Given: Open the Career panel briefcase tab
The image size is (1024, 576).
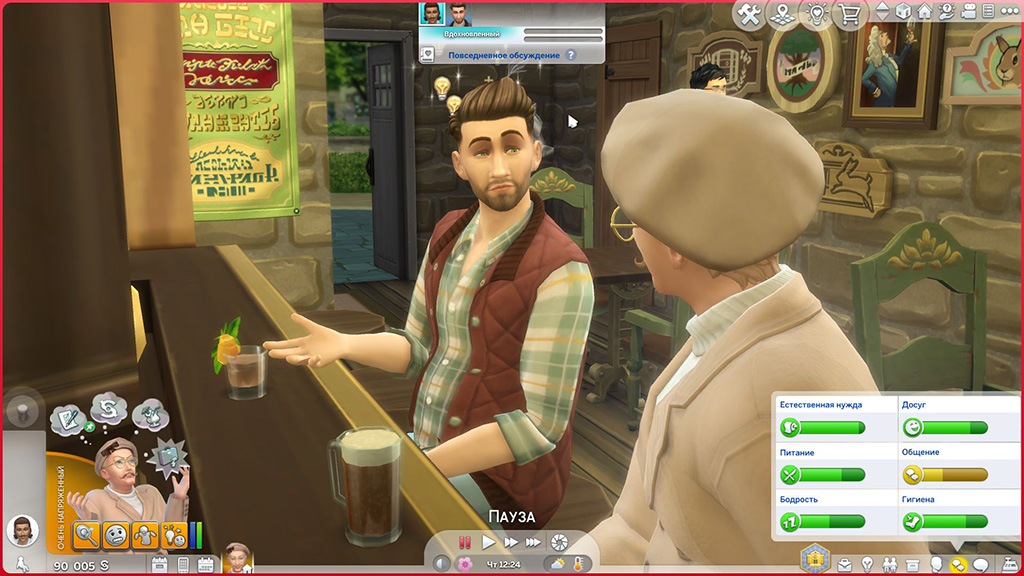Looking at the screenshot, I should coord(844,564).
